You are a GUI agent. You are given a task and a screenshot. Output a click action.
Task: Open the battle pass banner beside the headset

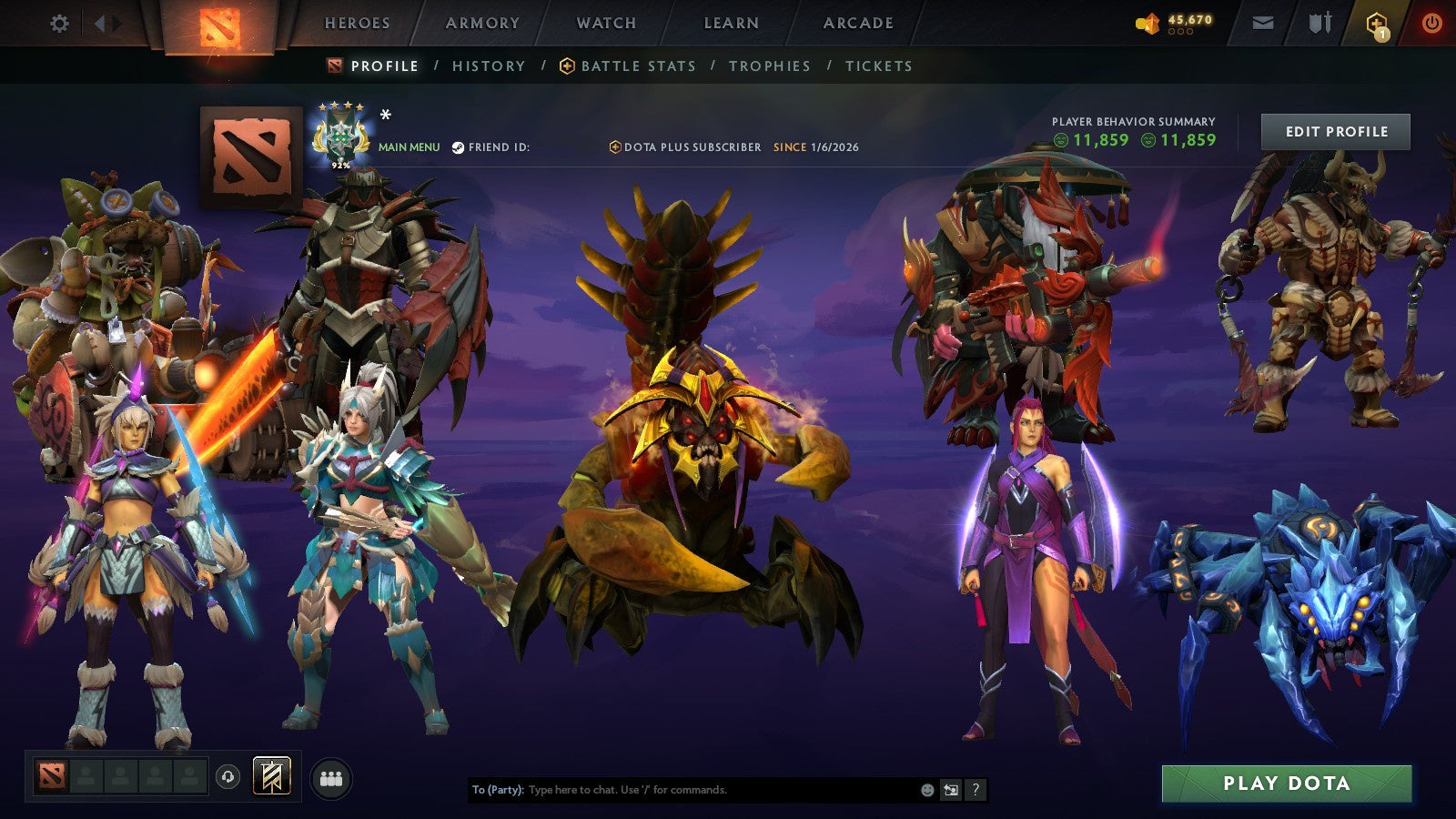coord(270,776)
